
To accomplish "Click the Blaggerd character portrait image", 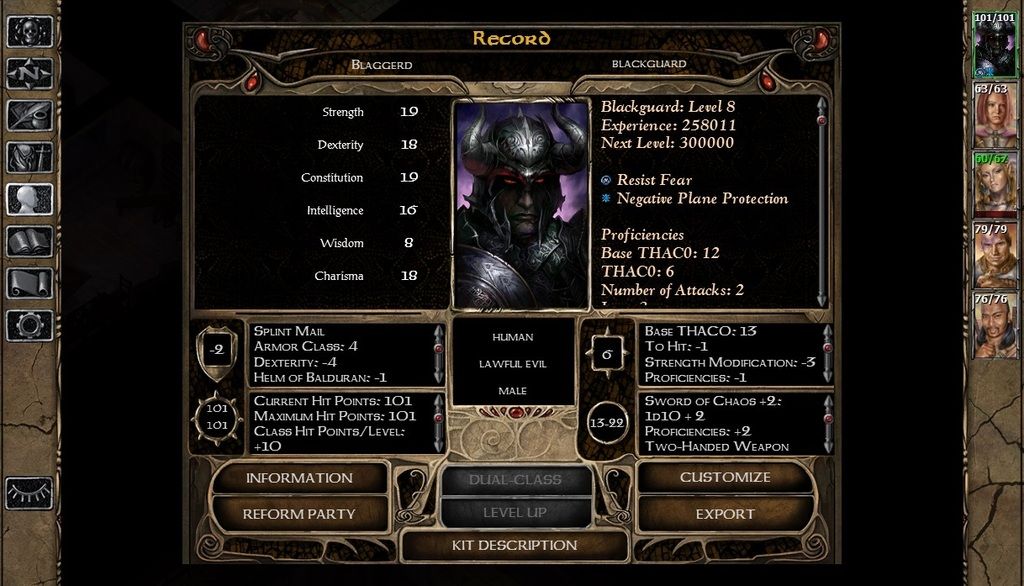I will (520, 203).
